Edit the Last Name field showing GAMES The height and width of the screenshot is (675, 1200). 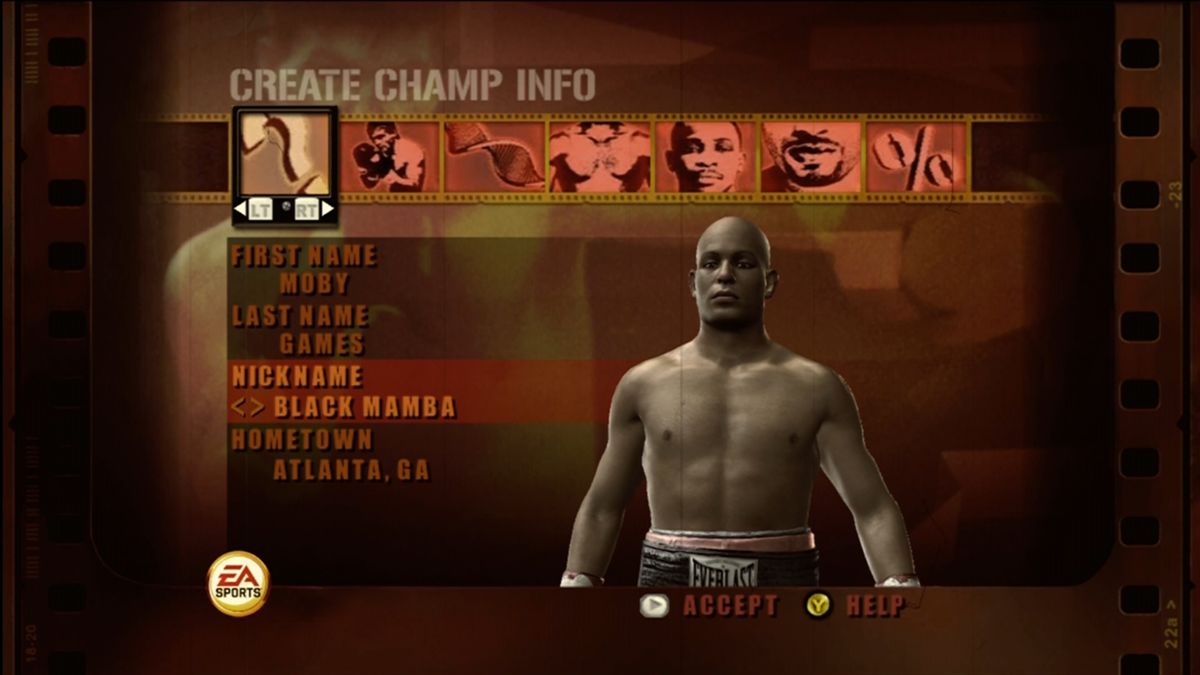pyautogui.click(x=321, y=345)
